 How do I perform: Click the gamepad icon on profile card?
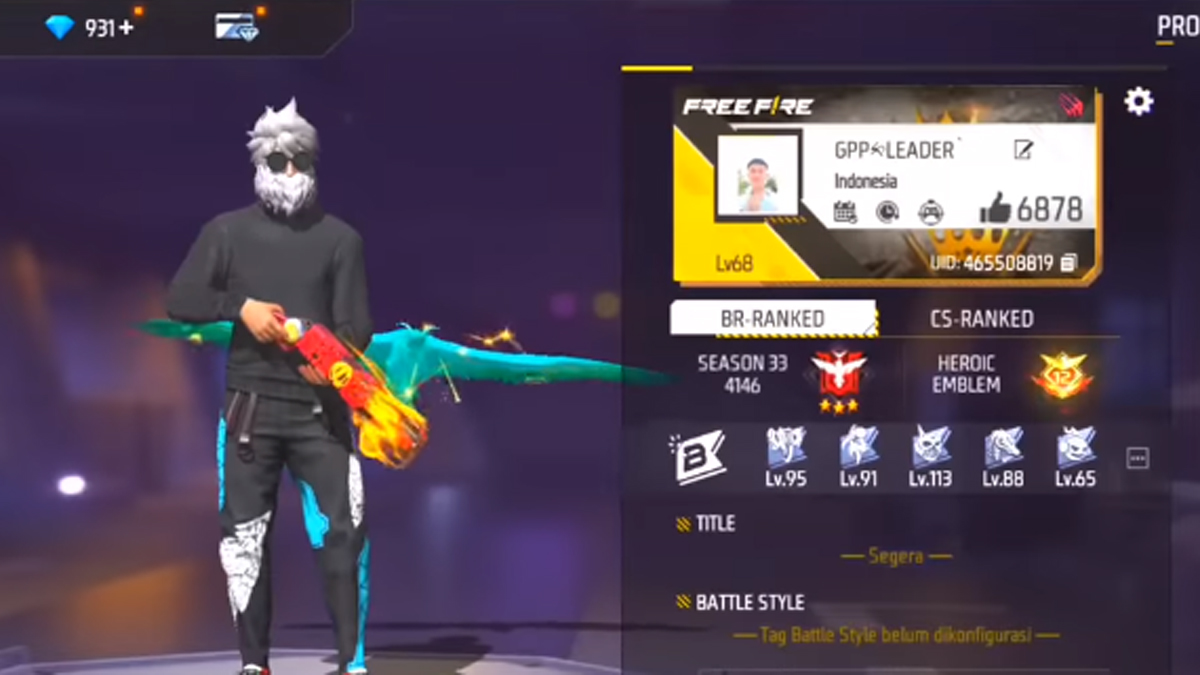click(930, 211)
